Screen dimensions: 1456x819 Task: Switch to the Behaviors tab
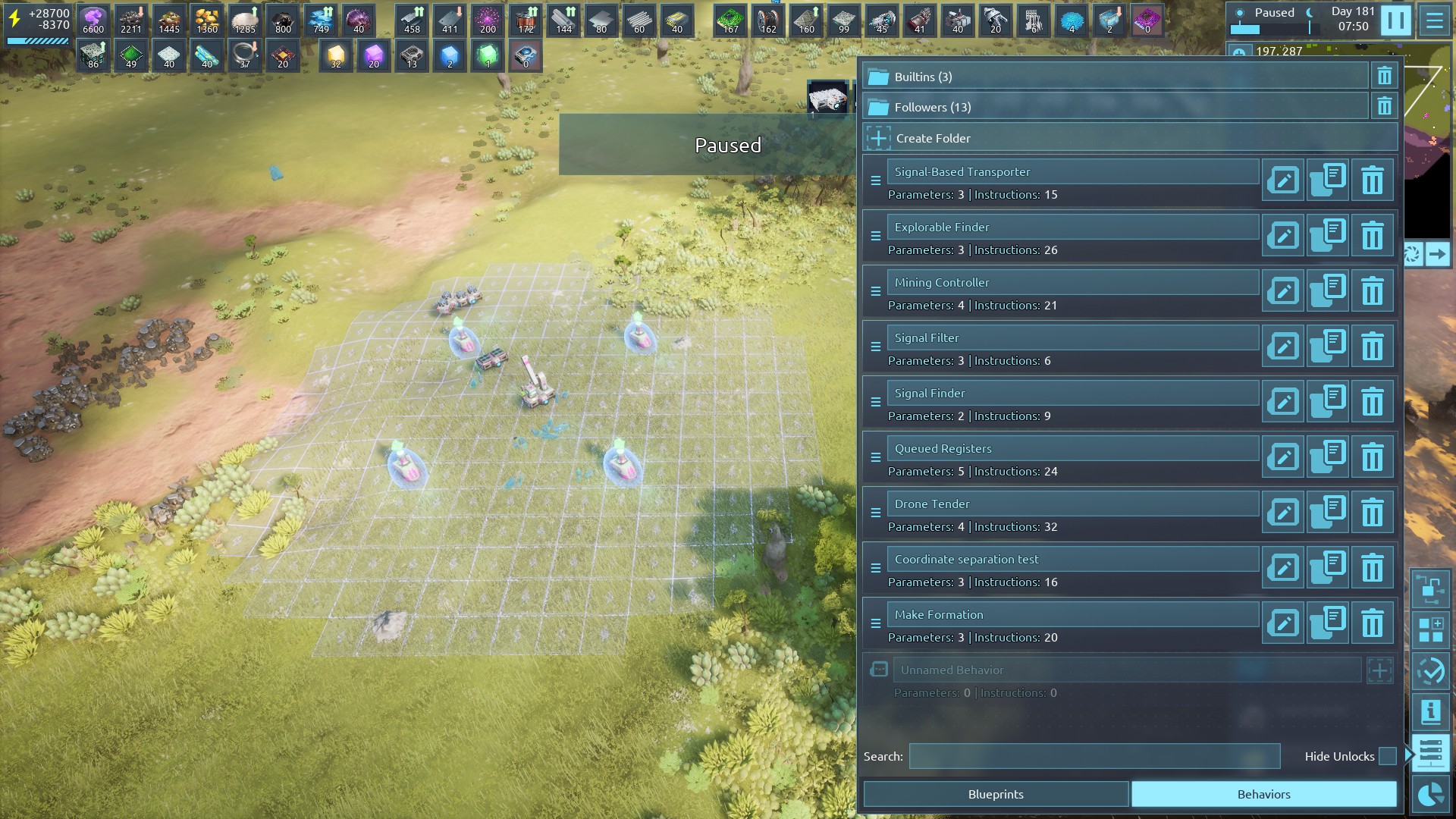click(x=1263, y=794)
